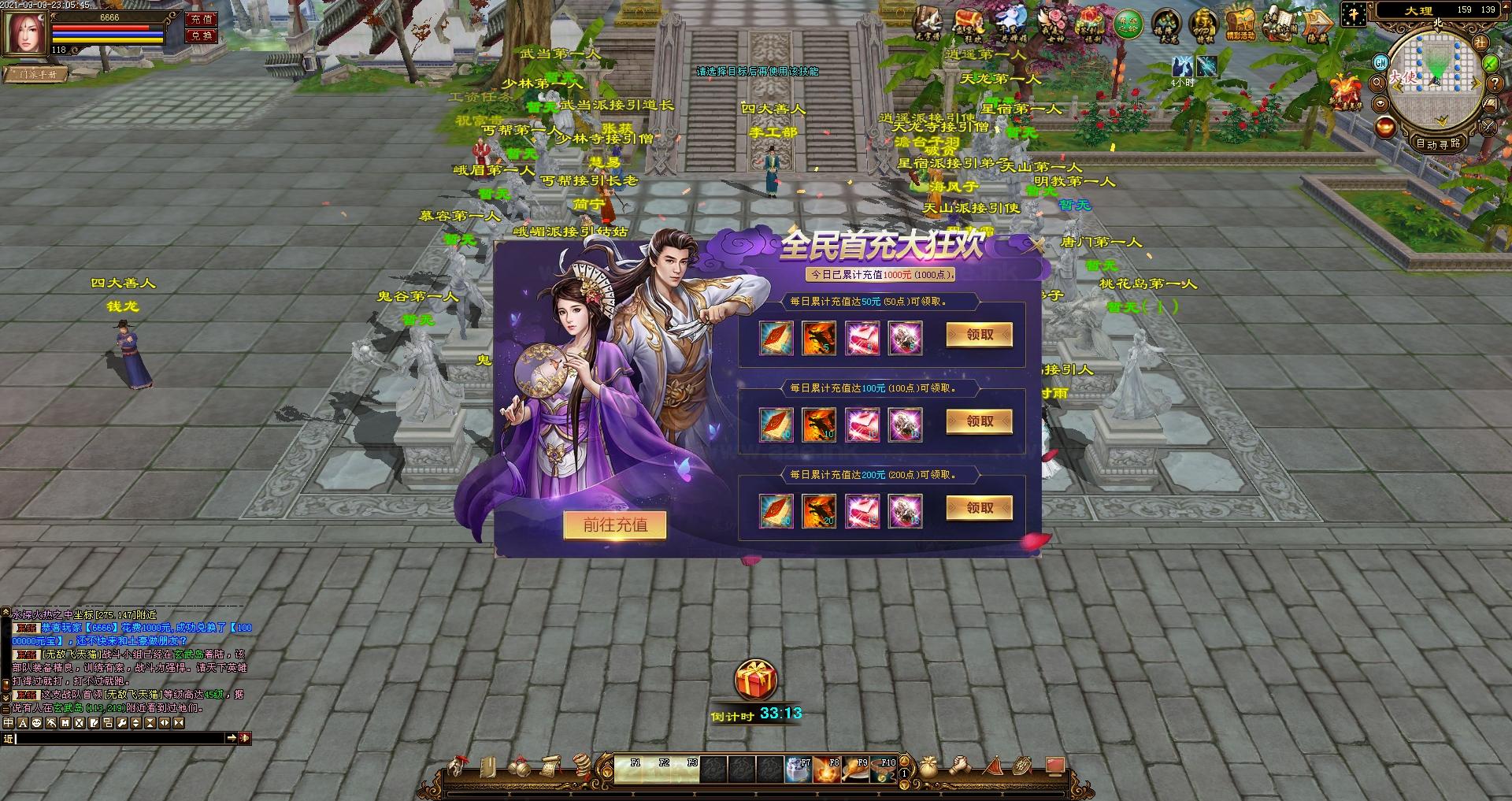Click the GM icon beside the minimap
The height and width of the screenshot is (801, 1512).
[1380, 63]
